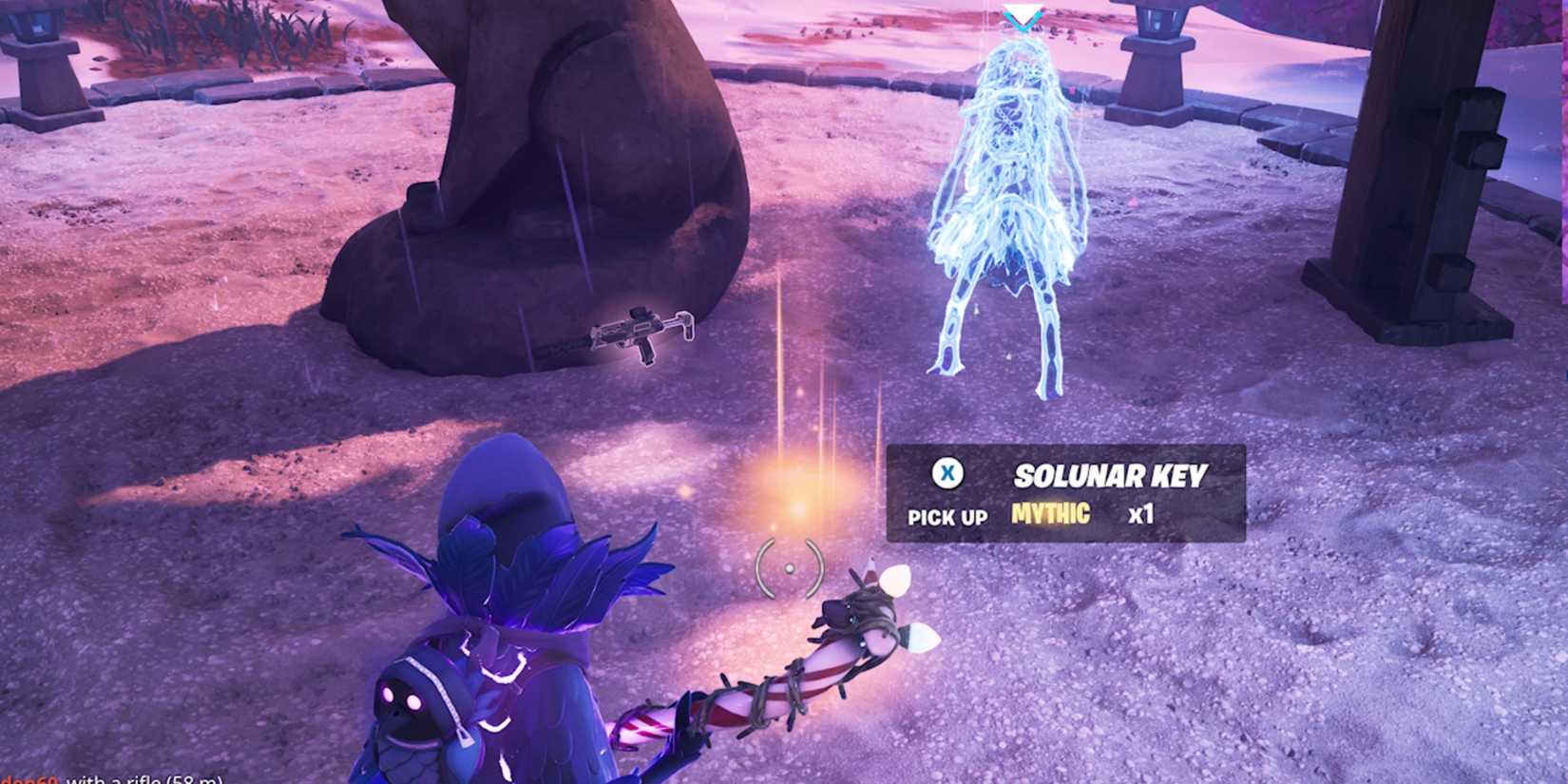Click the teal marker arrow above the ghost
This screenshot has width=1568, height=784.
pyautogui.click(x=1024, y=14)
